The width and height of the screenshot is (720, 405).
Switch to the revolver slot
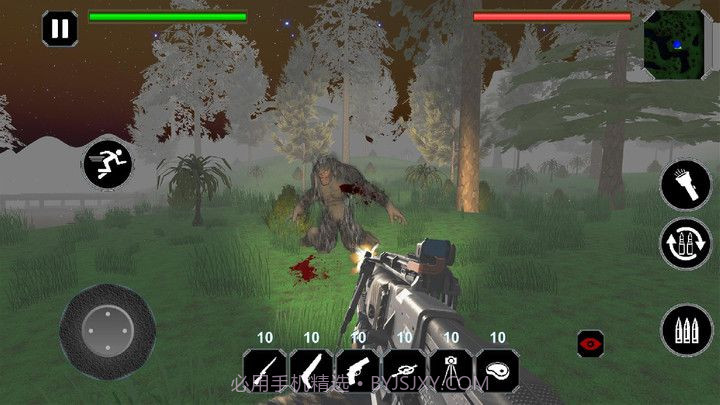[358, 370]
